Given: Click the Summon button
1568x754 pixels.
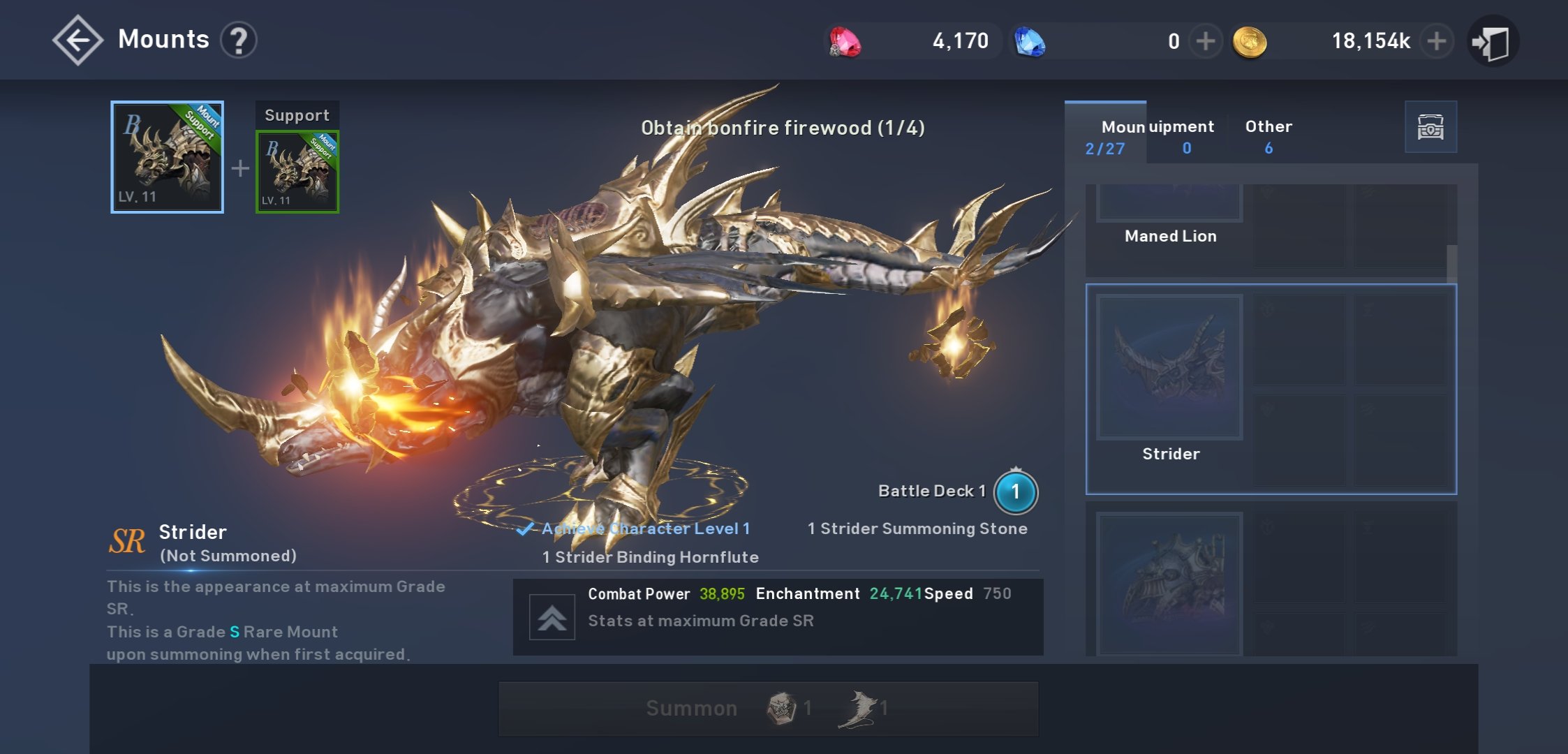Looking at the screenshot, I should tap(768, 709).
